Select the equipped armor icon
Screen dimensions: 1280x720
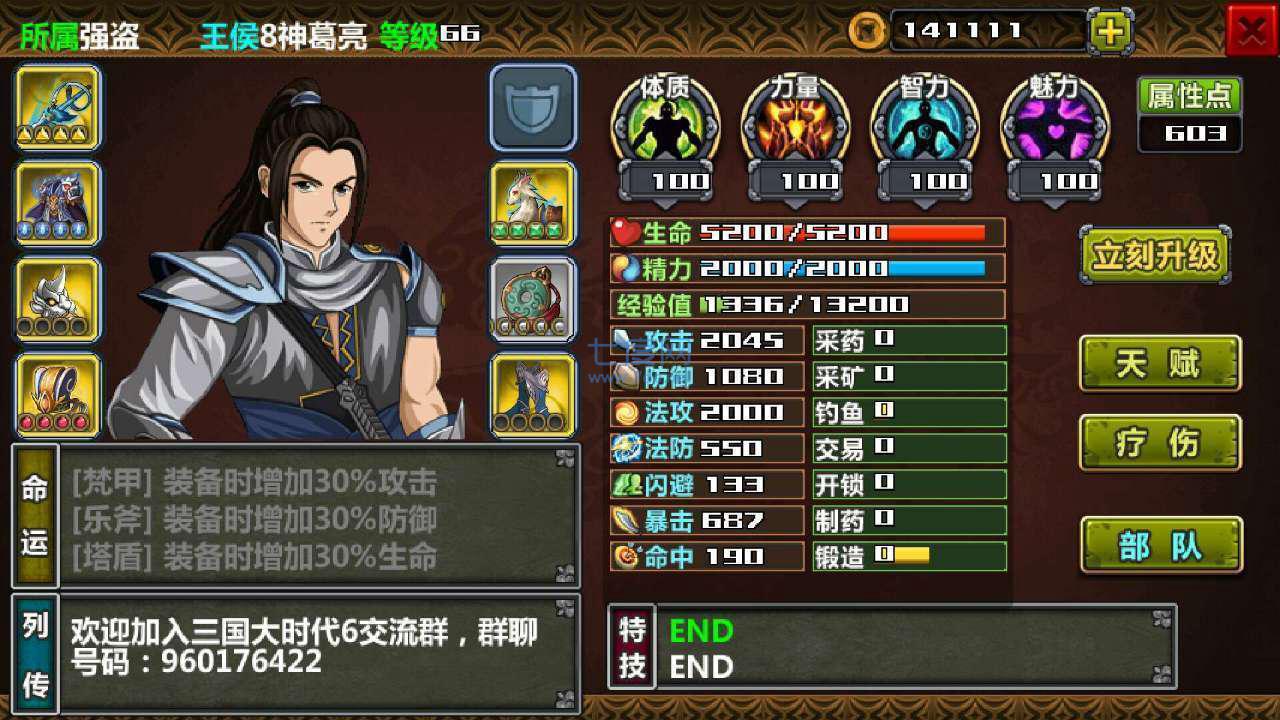[x=57, y=203]
